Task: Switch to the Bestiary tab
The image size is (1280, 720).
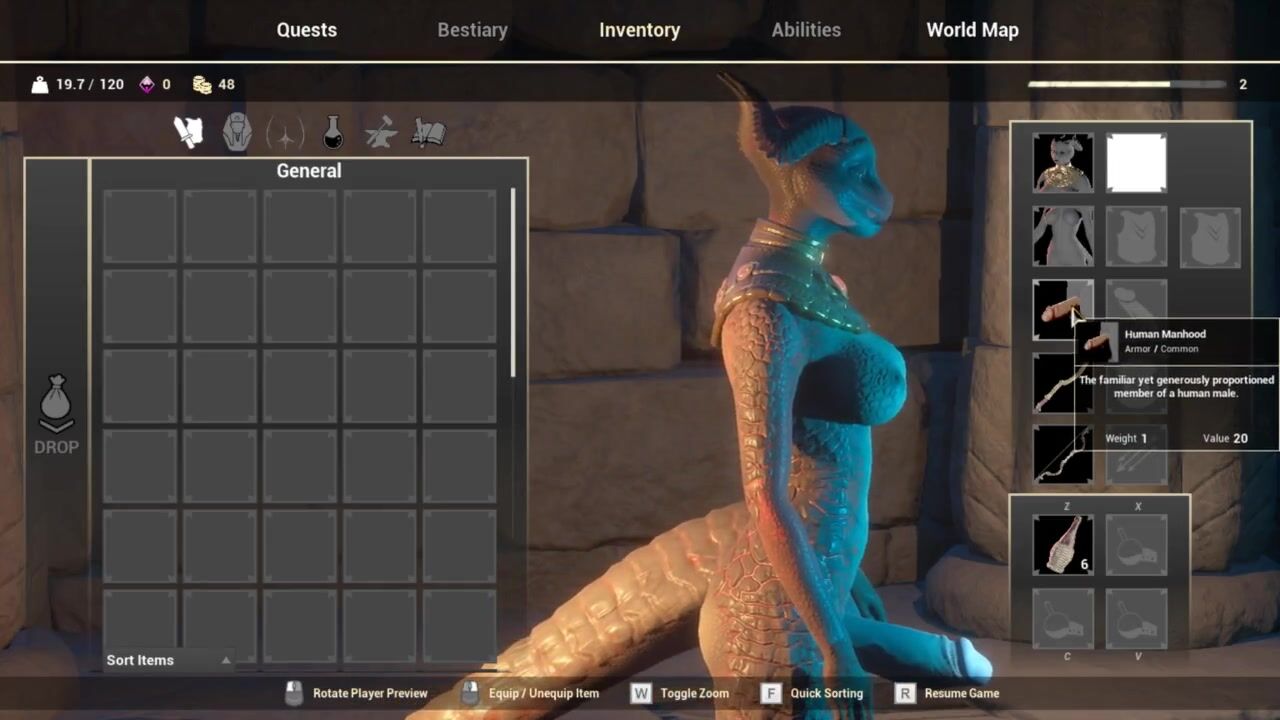Action: pos(472,30)
